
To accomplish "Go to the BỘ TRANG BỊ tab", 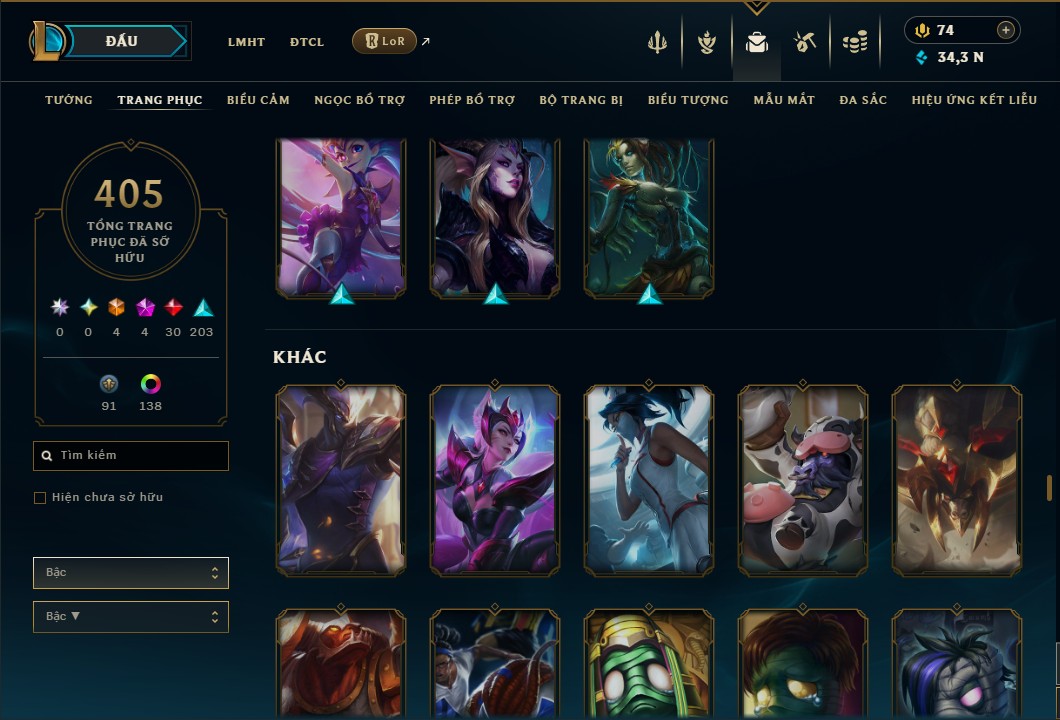I will pos(581,100).
